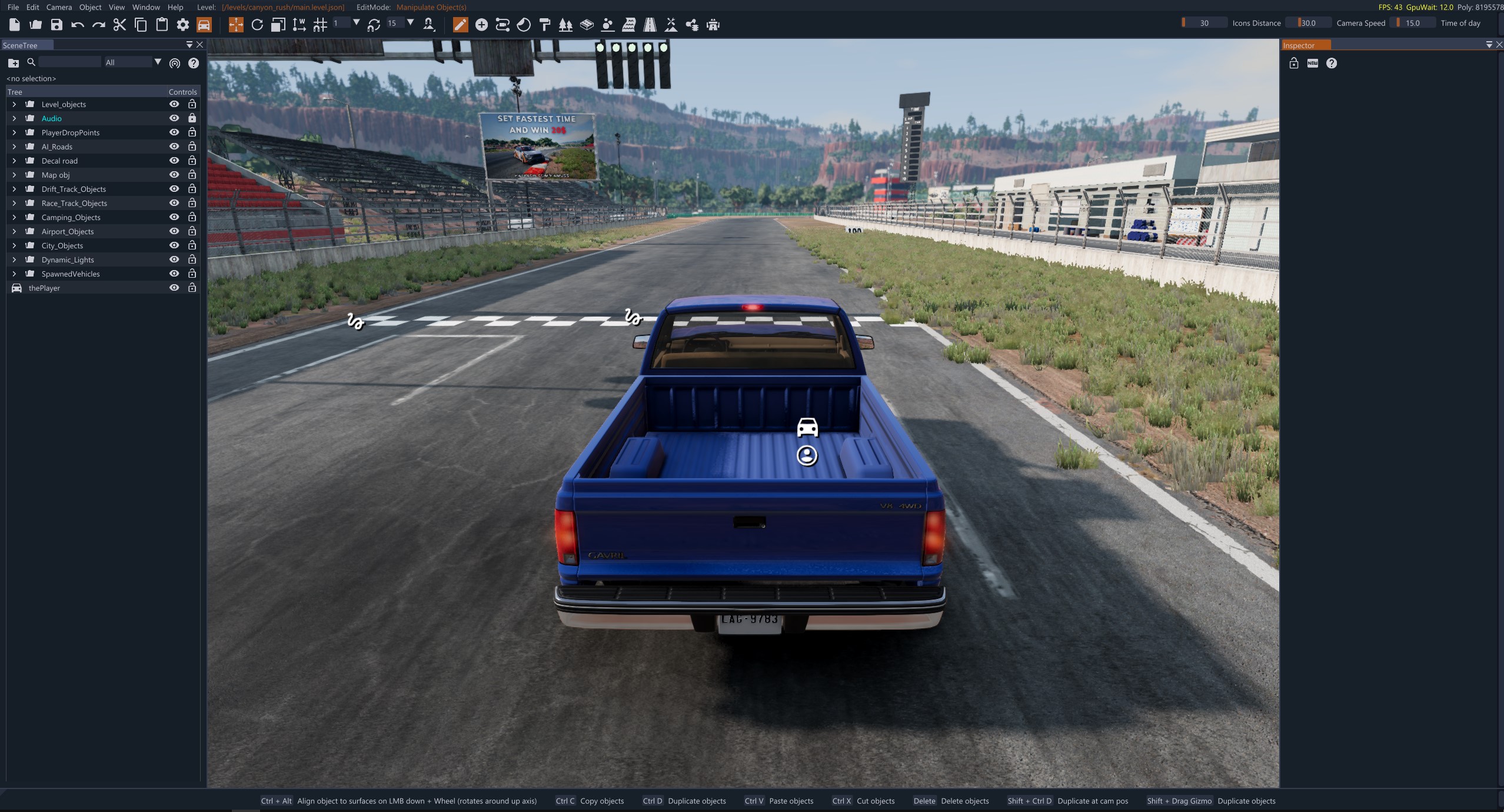The image size is (1504, 812).
Task: Open editor preferences via the gear icon
Action: [x=183, y=25]
